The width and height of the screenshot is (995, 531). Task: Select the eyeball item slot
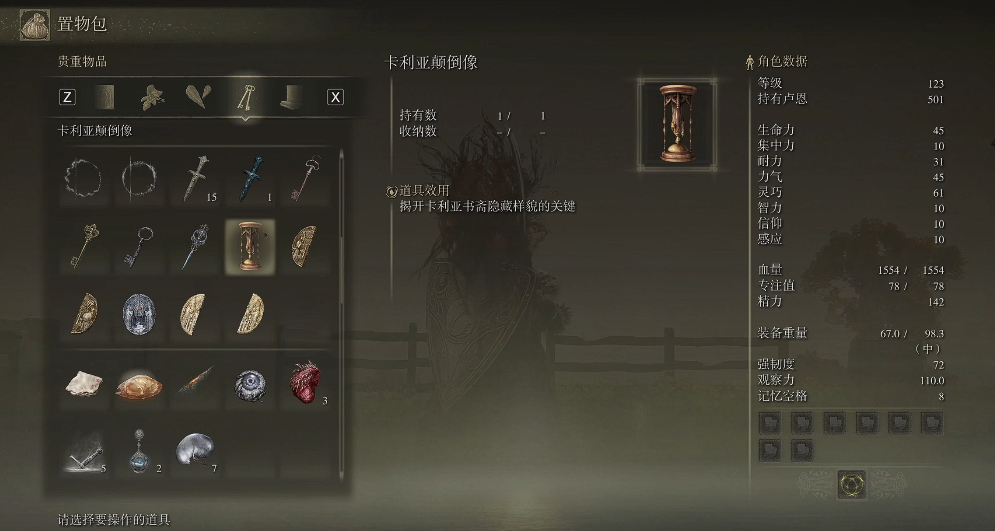pyautogui.click(x=249, y=382)
